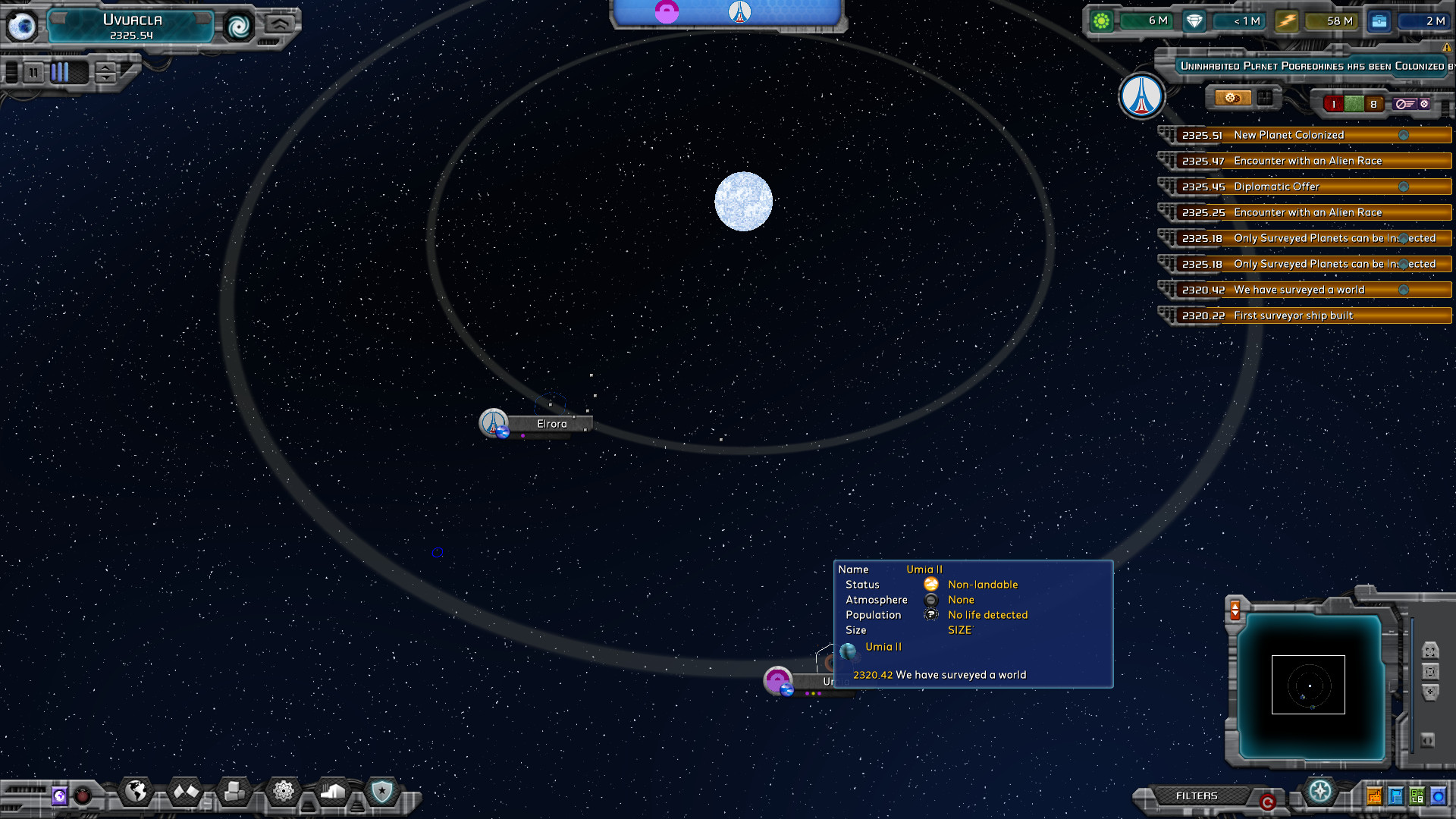Open the factory production menu
The image size is (1456, 819).
tap(333, 792)
